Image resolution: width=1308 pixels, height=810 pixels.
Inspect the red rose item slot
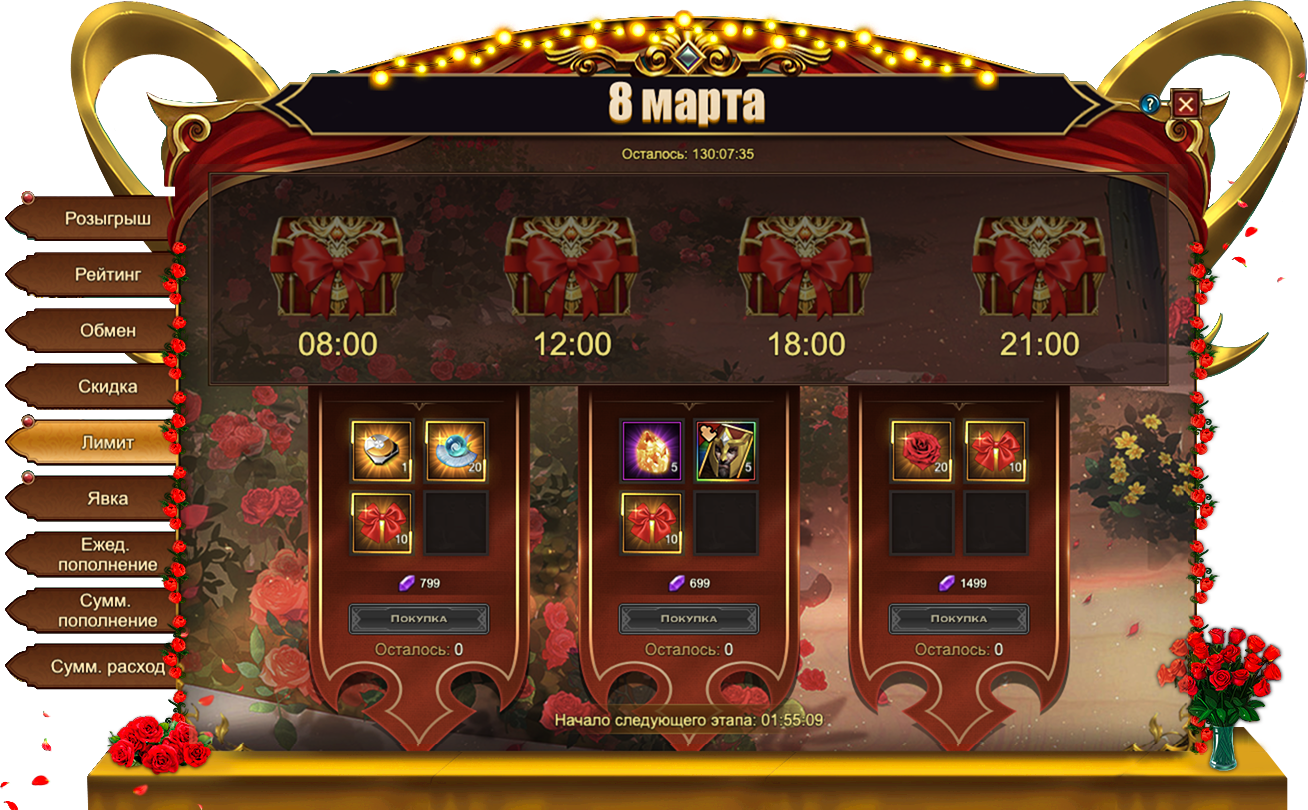click(921, 452)
